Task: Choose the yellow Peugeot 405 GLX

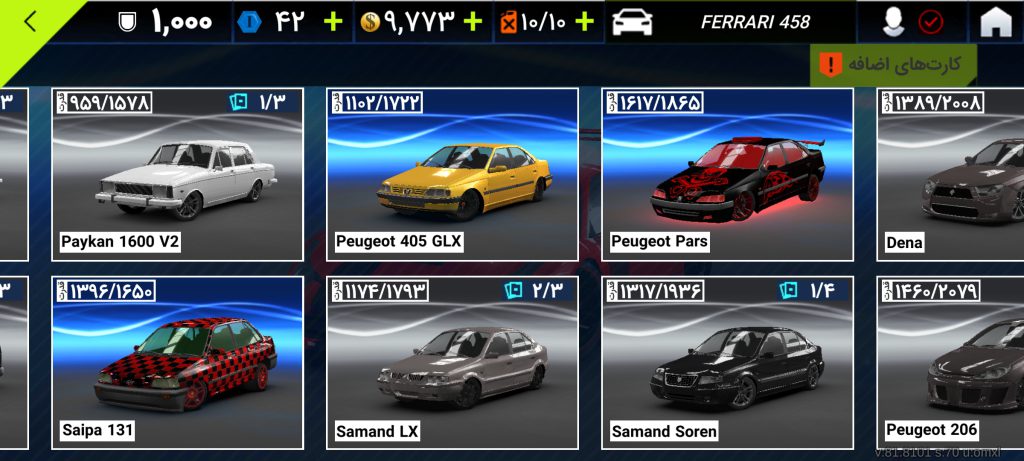Action: 452,175
